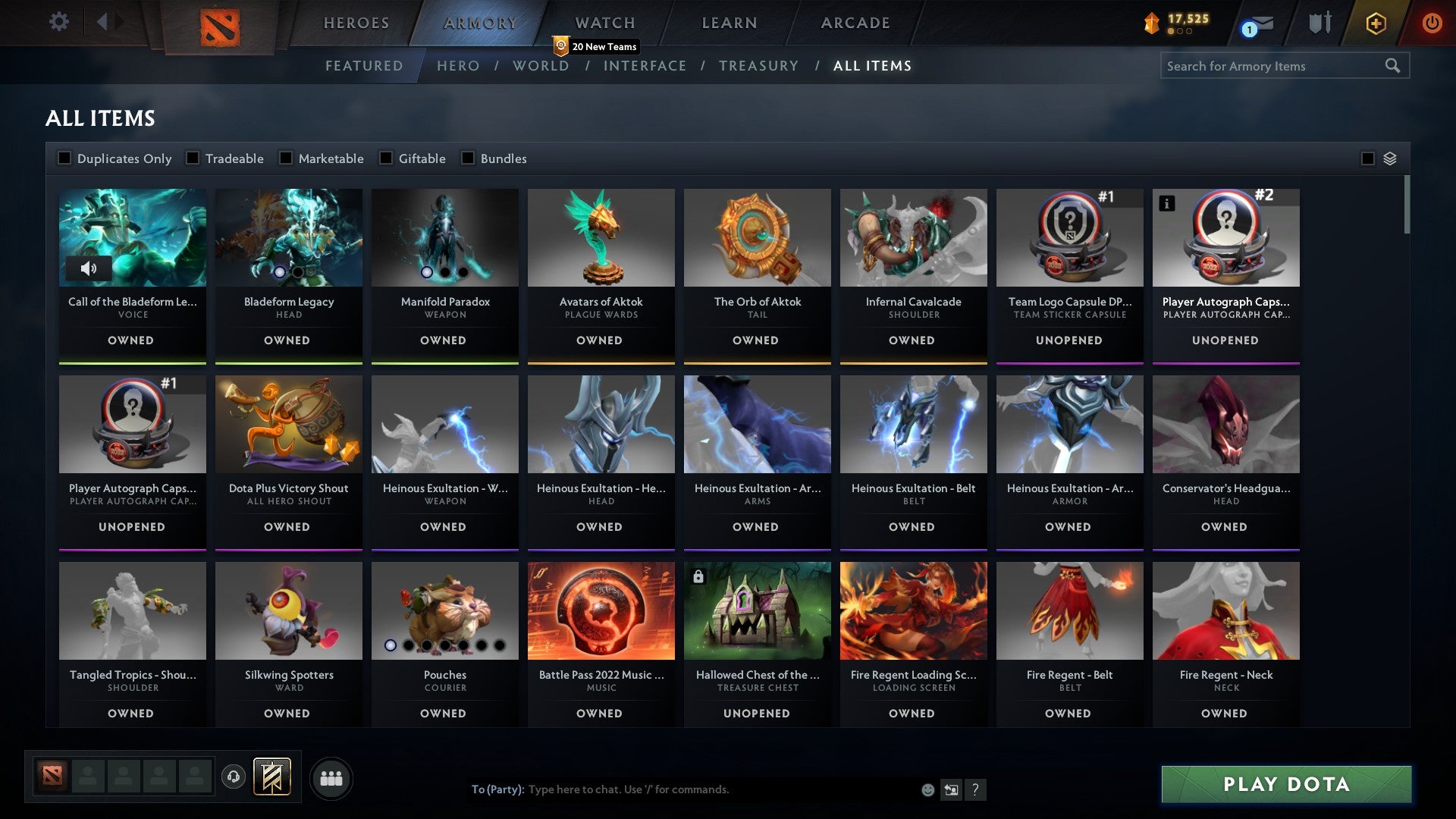Toggle the grid stacking layers icon near filters
Image resolution: width=1456 pixels, height=819 pixels.
coord(1389,158)
